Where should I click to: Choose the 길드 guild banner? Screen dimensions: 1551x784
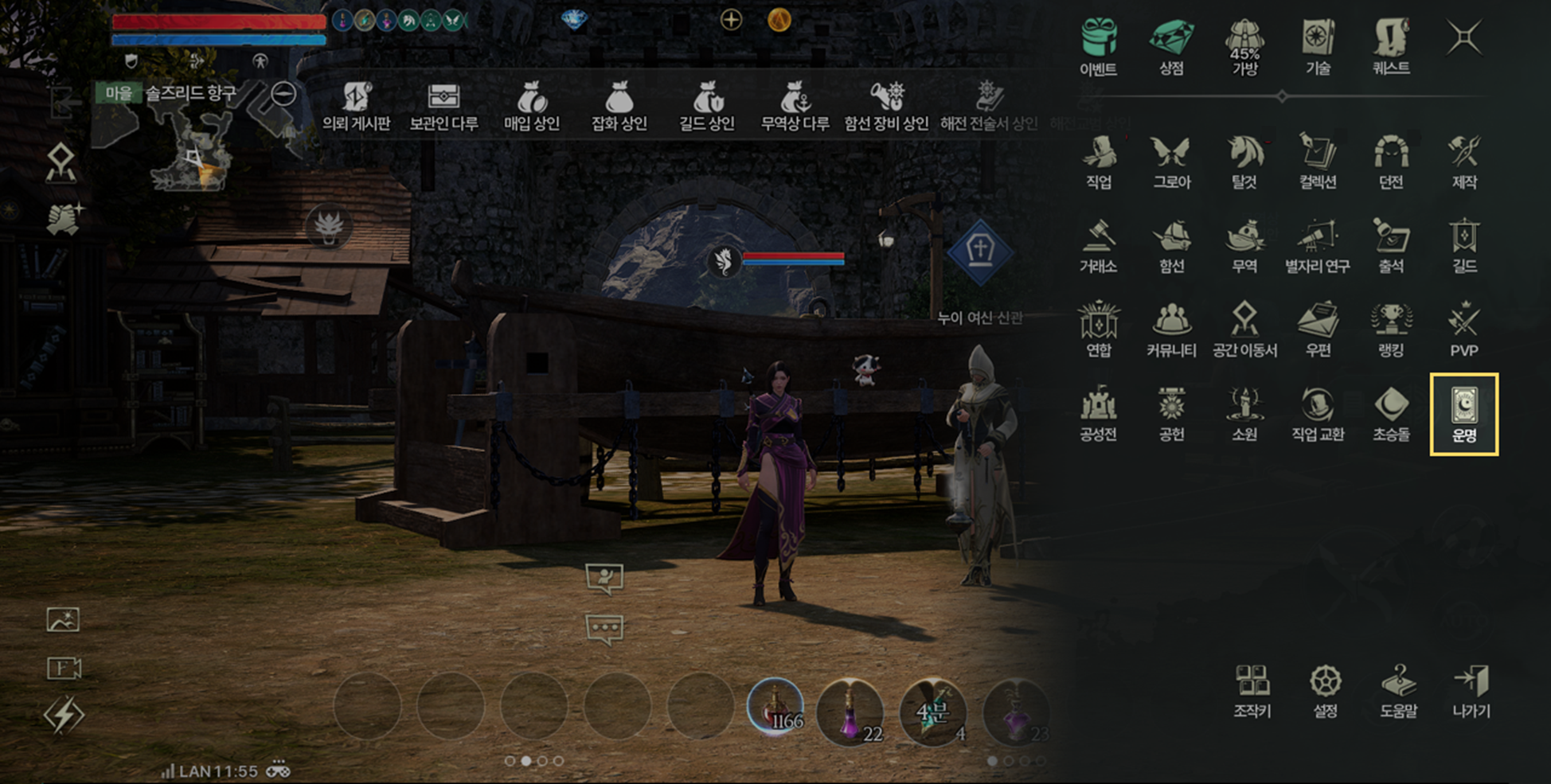tap(1463, 246)
